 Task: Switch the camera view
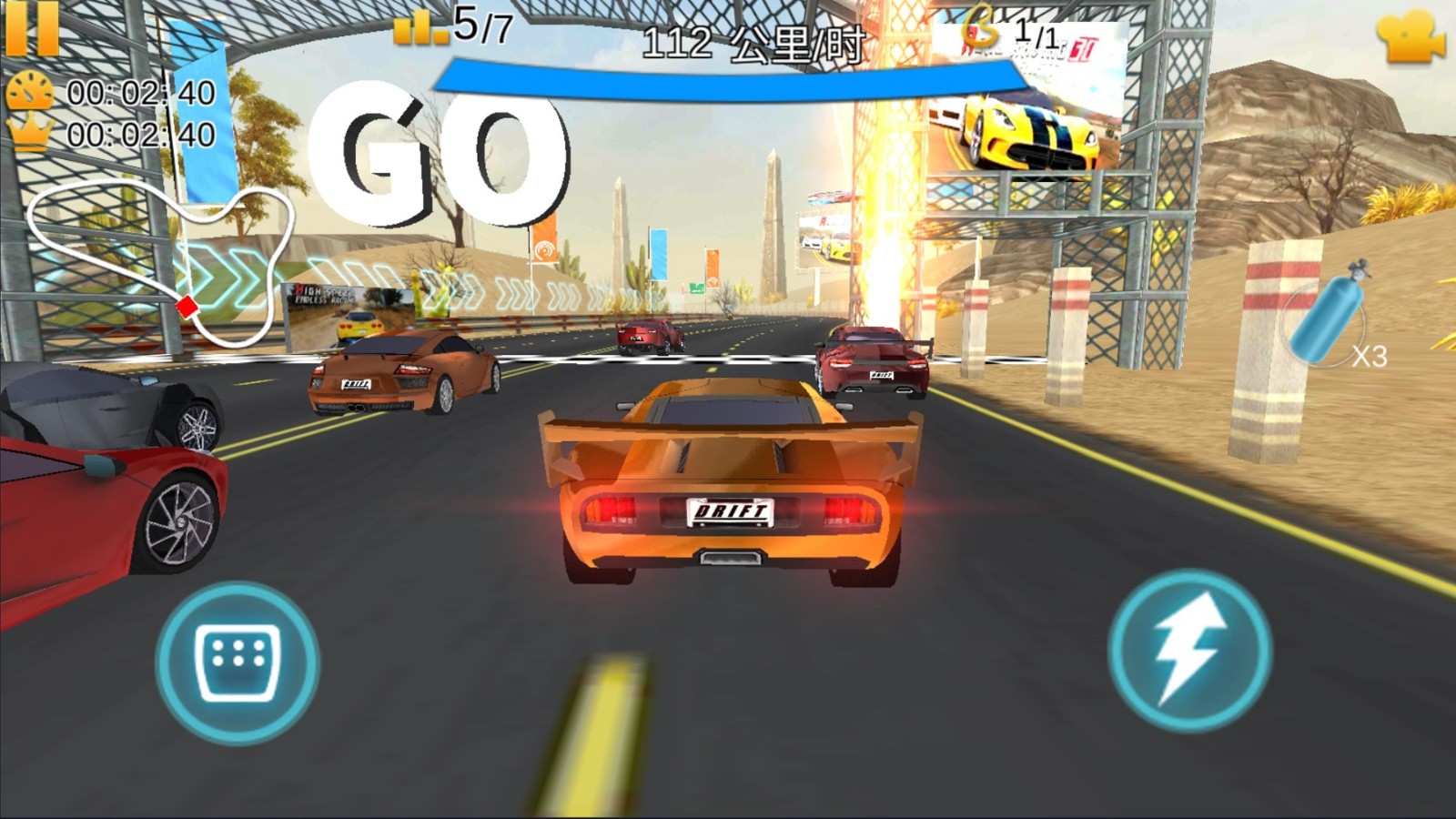(x=1410, y=38)
